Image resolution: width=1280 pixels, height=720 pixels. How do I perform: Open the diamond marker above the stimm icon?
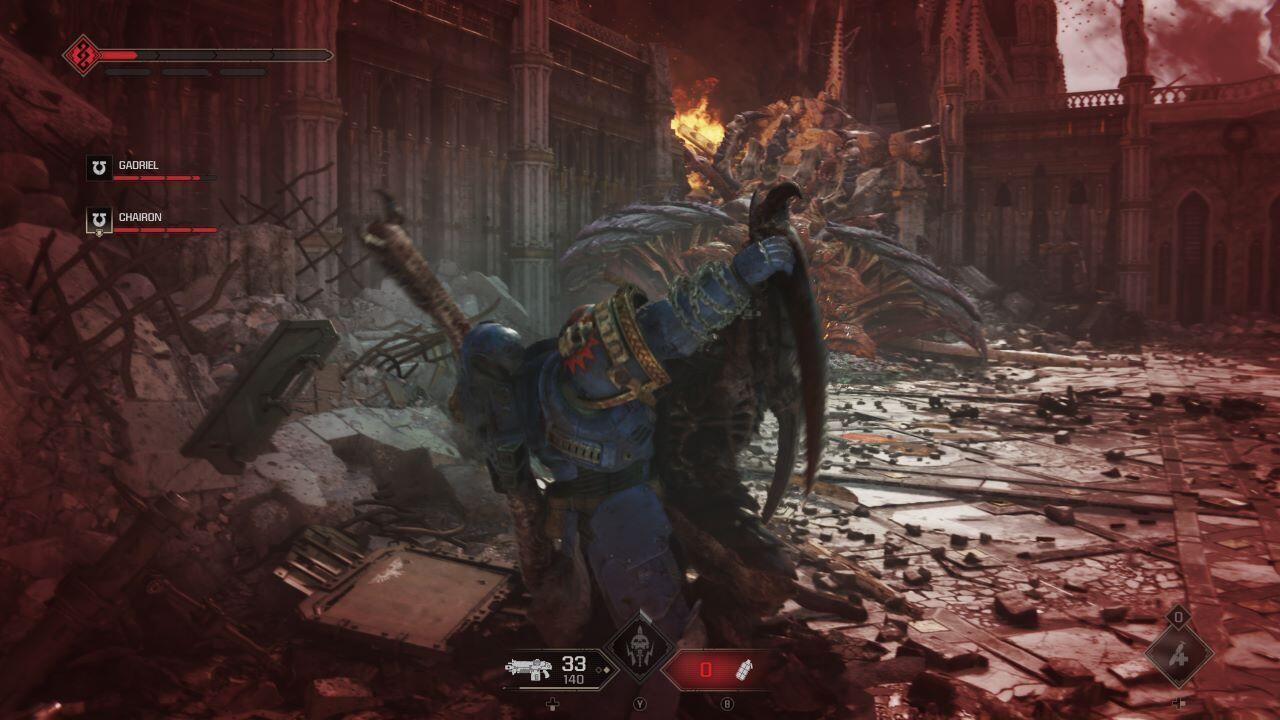1178,617
